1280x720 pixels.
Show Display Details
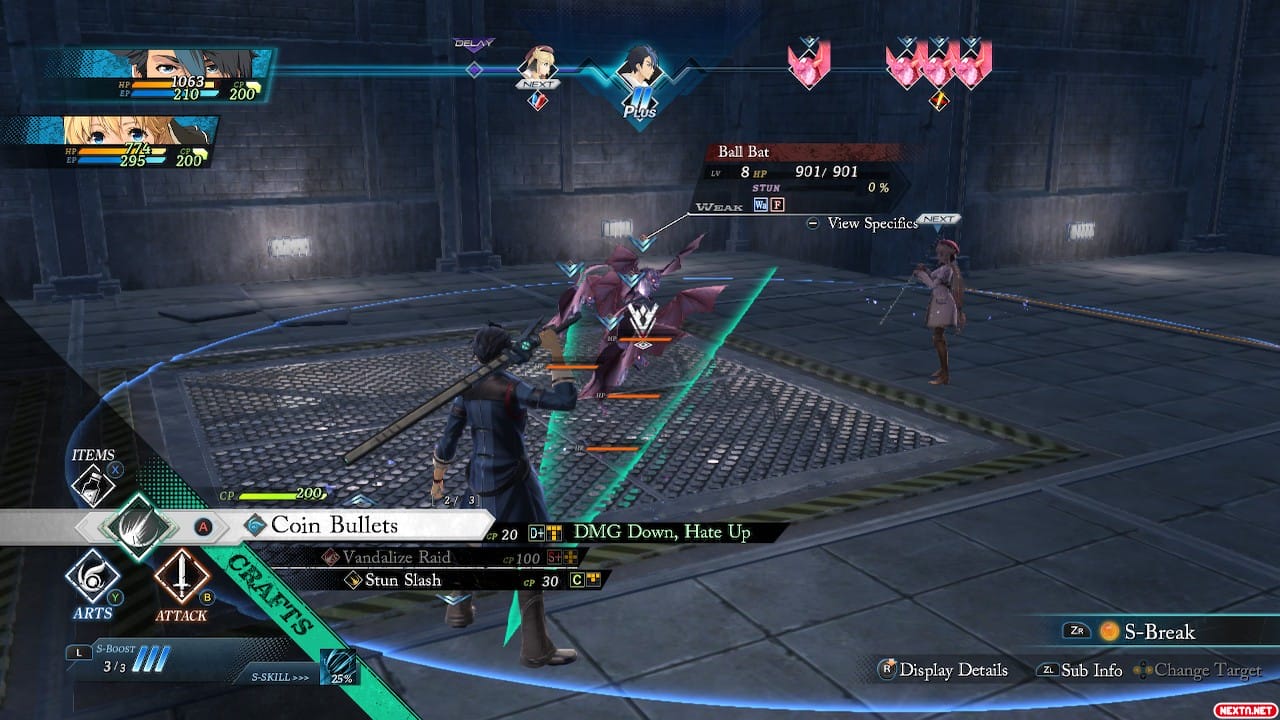[x=943, y=670]
